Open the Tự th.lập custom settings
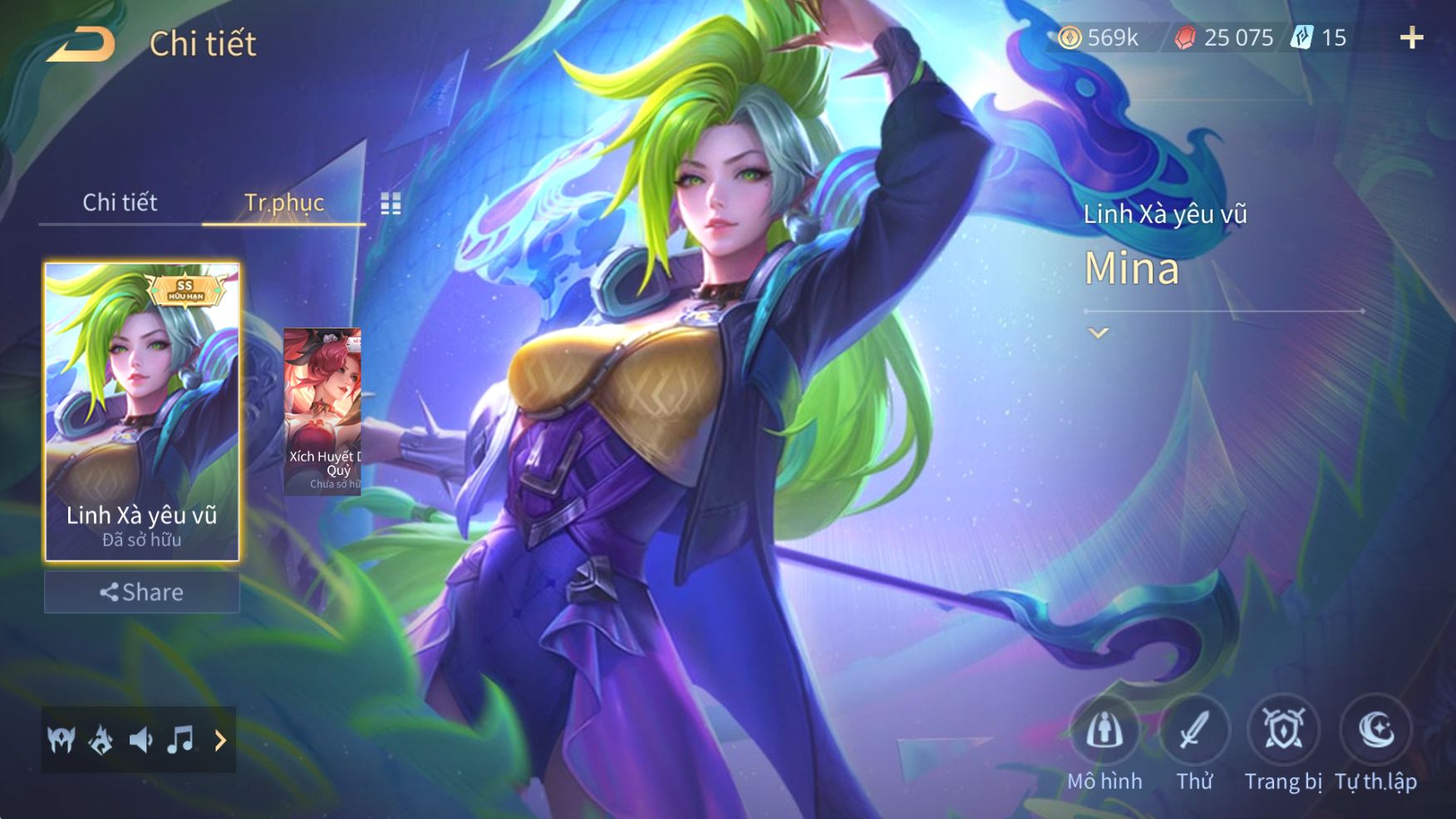The width and height of the screenshot is (1456, 819). [1375, 732]
